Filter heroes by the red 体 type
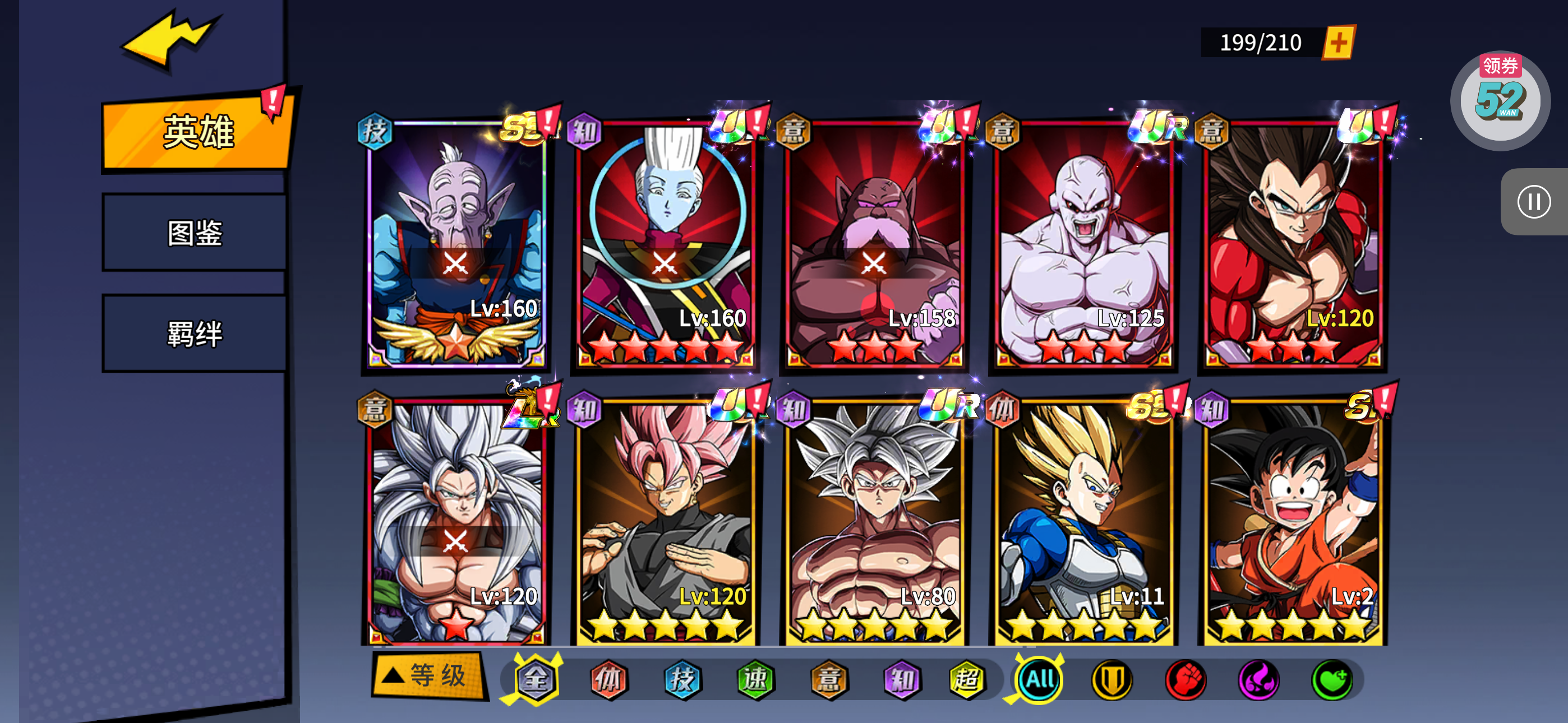 coord(608,679)
